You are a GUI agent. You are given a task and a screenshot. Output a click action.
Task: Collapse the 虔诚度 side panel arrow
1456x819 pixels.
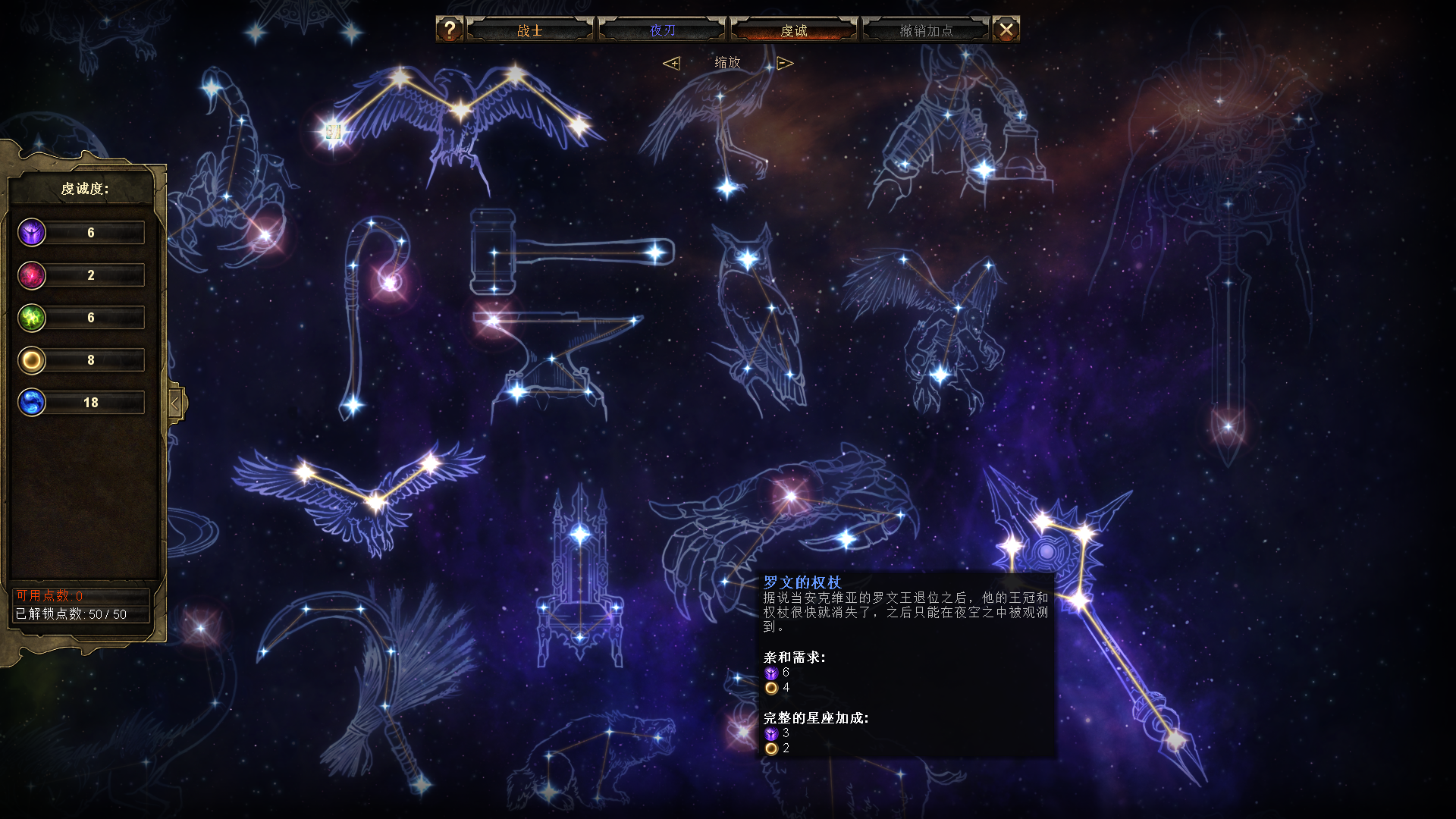point(175,403)
